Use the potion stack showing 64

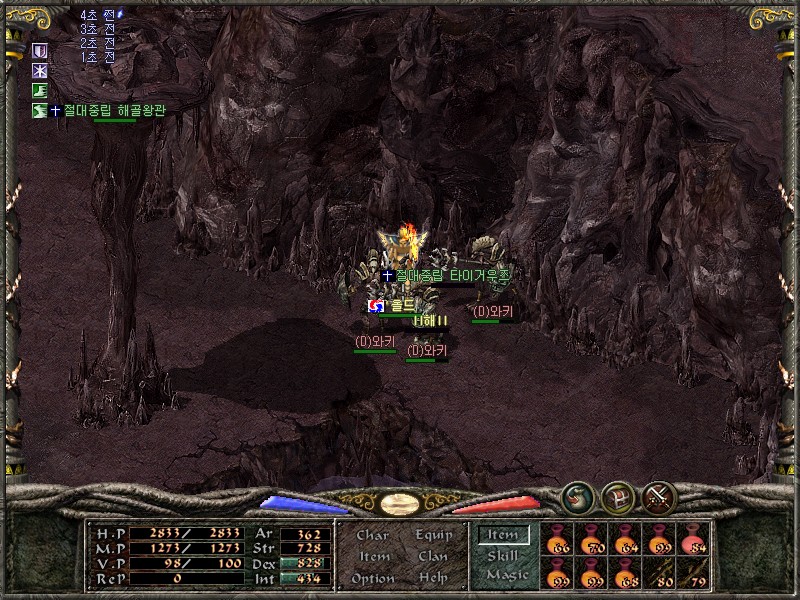[x=625, y=540]
